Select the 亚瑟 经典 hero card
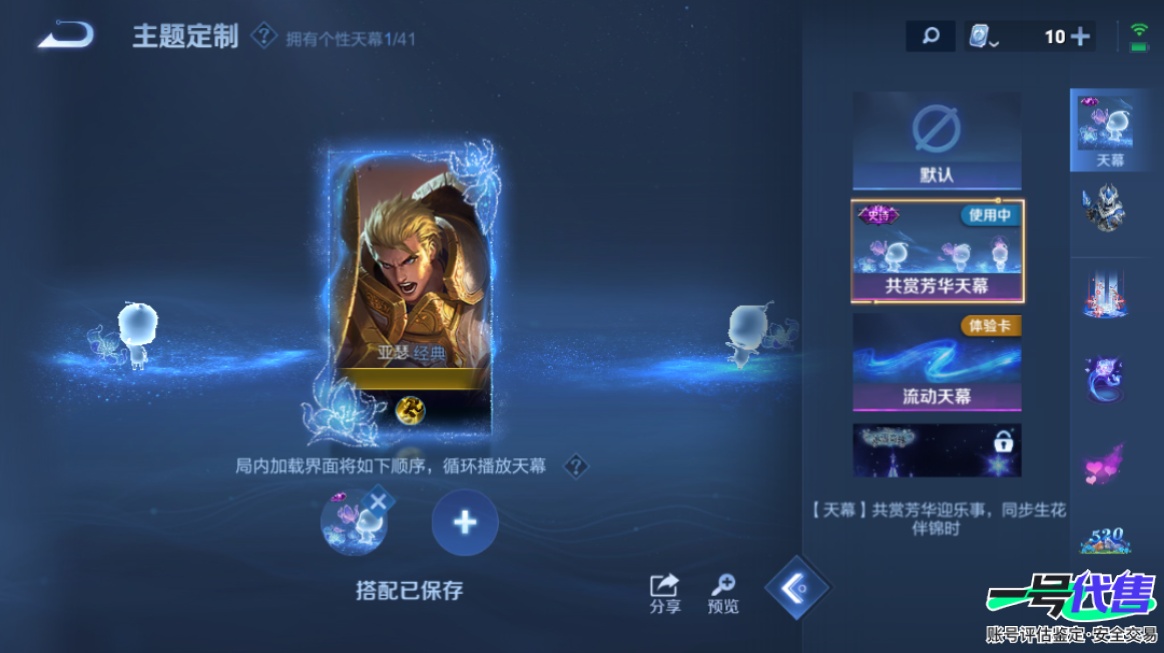1164x653 pixels. pos(411,290)
